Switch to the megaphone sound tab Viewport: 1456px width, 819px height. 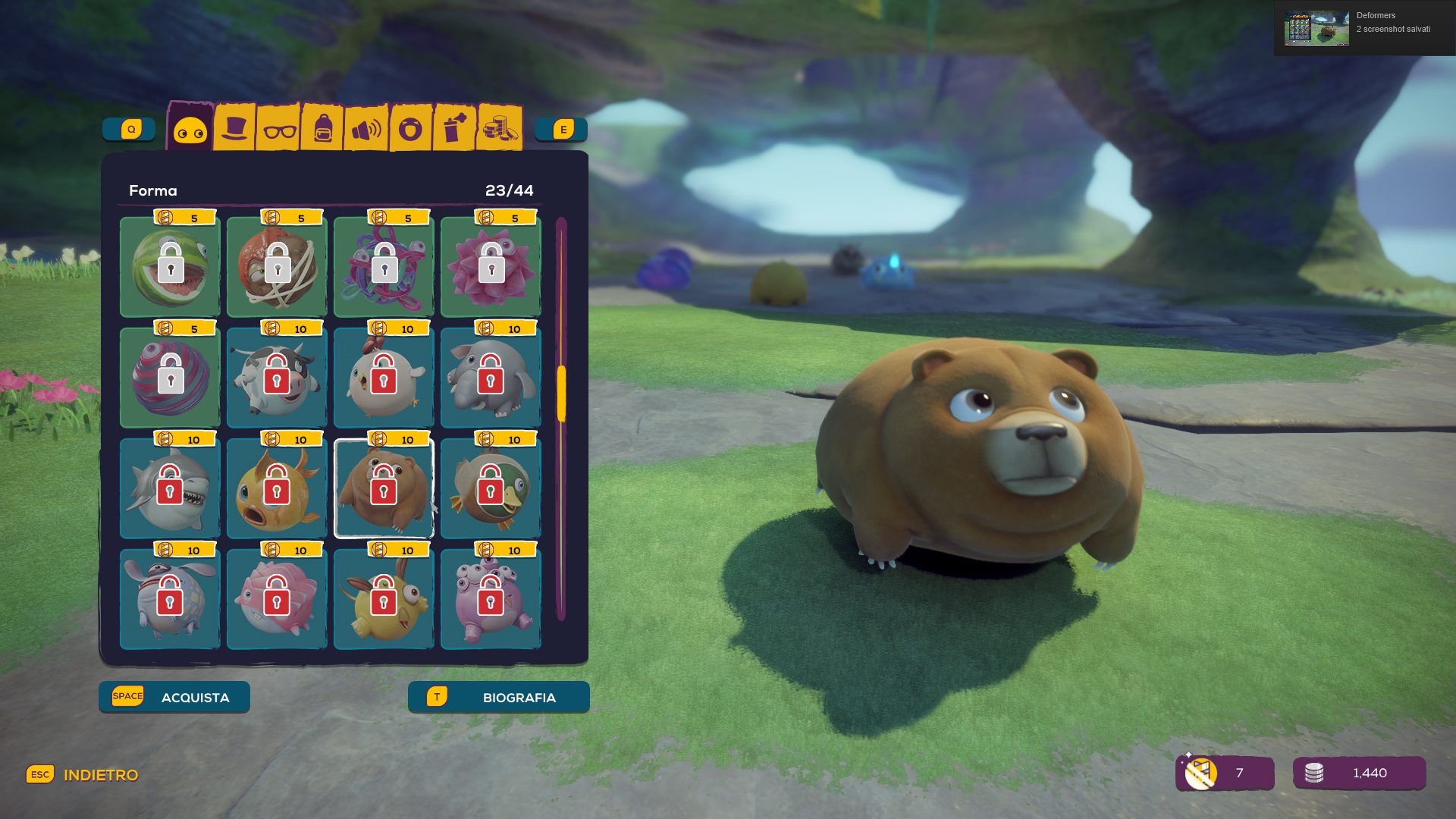coord(366,129)
